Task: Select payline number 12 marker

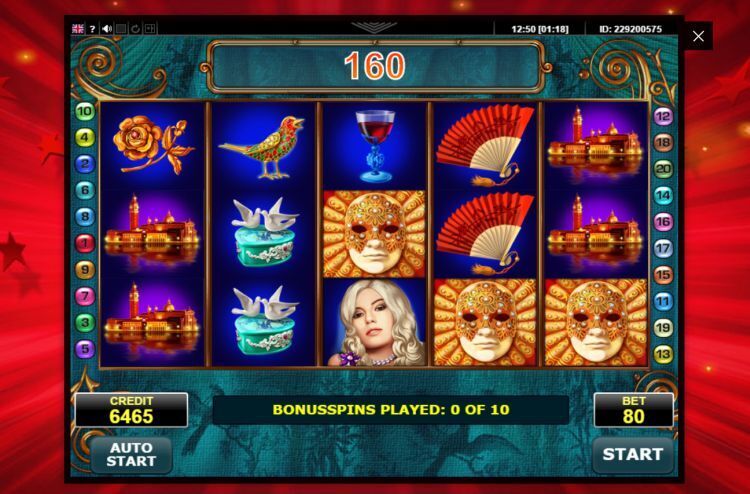Action: (x=663, y=116)
